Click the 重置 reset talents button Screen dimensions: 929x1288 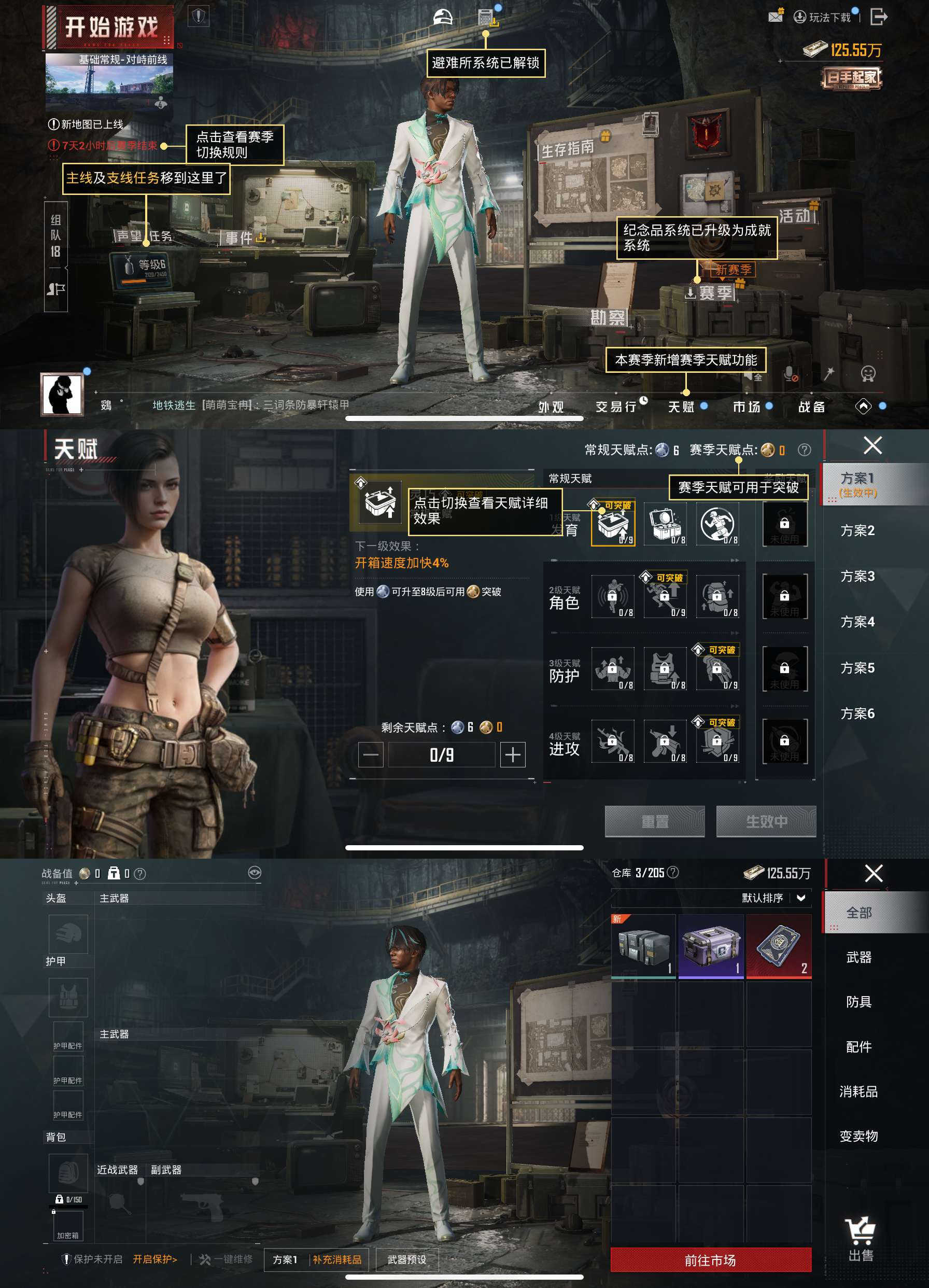tap(655, 821)
